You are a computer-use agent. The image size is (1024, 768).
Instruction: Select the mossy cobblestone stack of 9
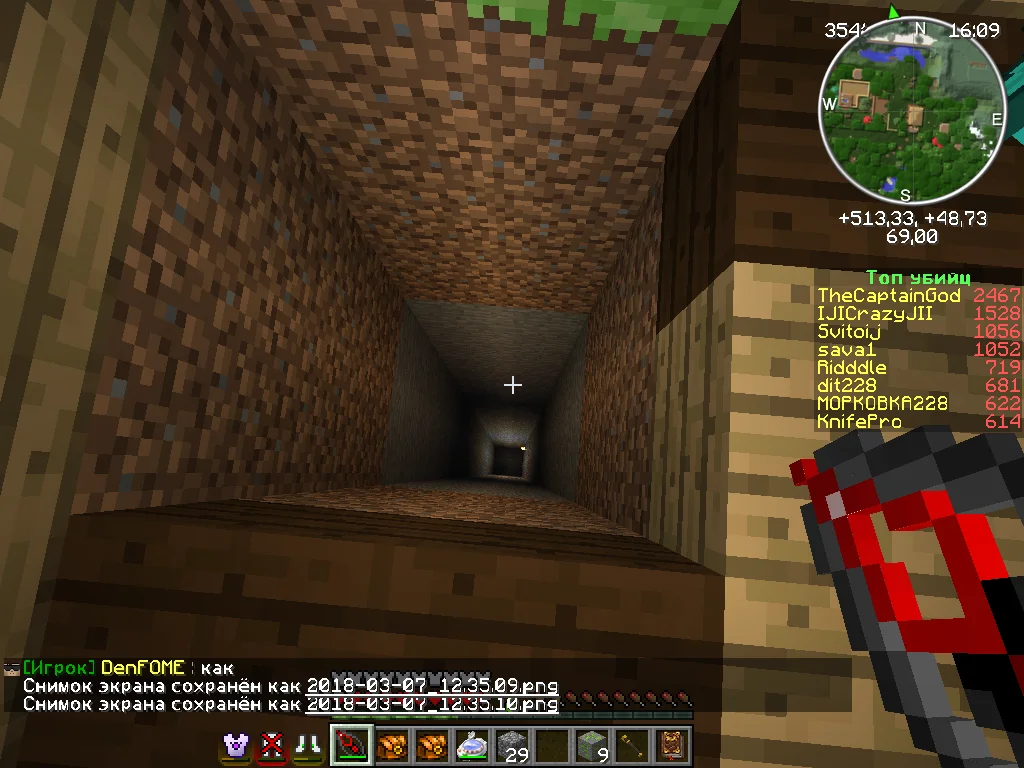(x=591, y=747)
